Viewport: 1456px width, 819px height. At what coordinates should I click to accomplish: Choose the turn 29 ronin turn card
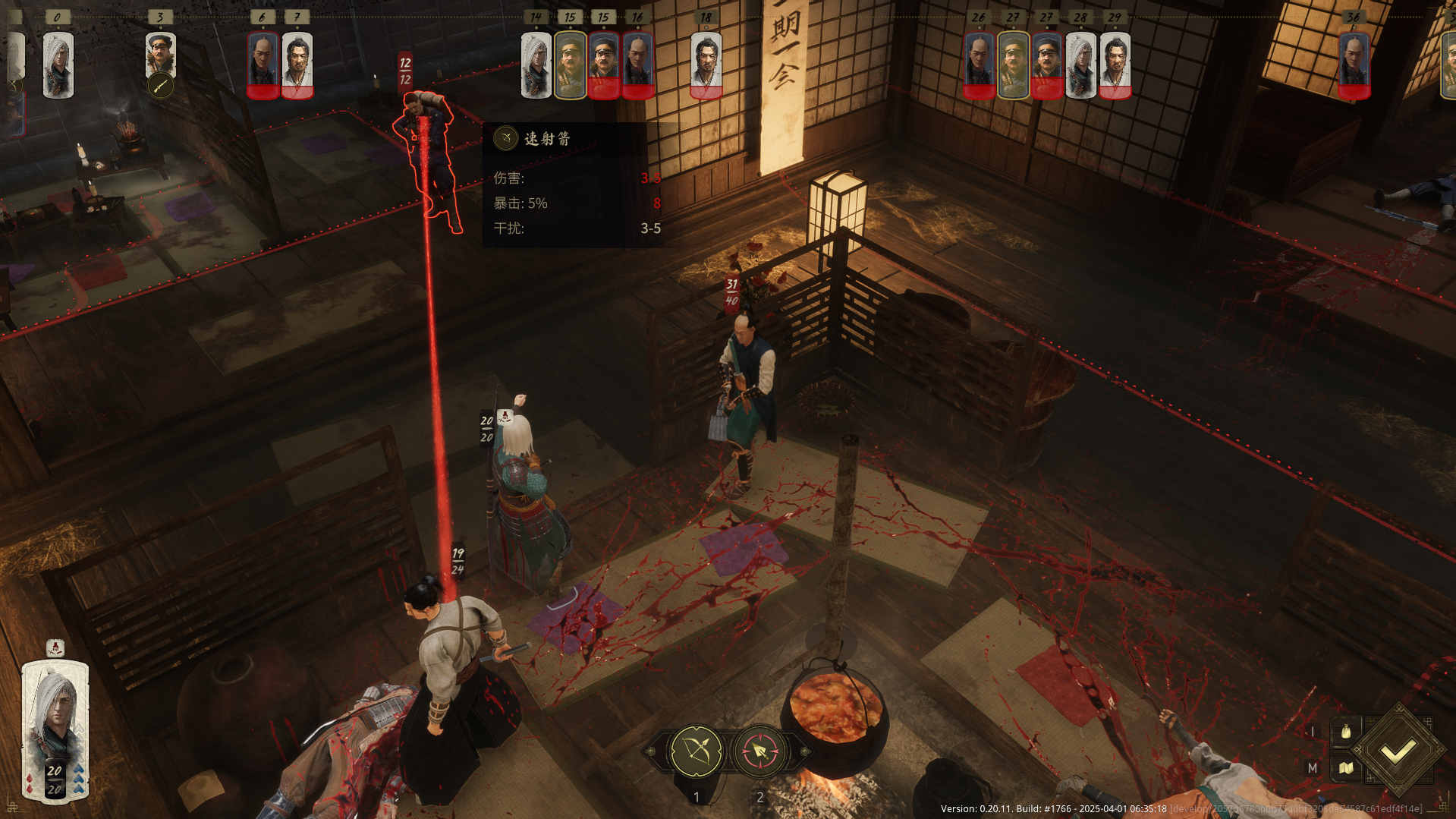click(x=1115, y=65)
